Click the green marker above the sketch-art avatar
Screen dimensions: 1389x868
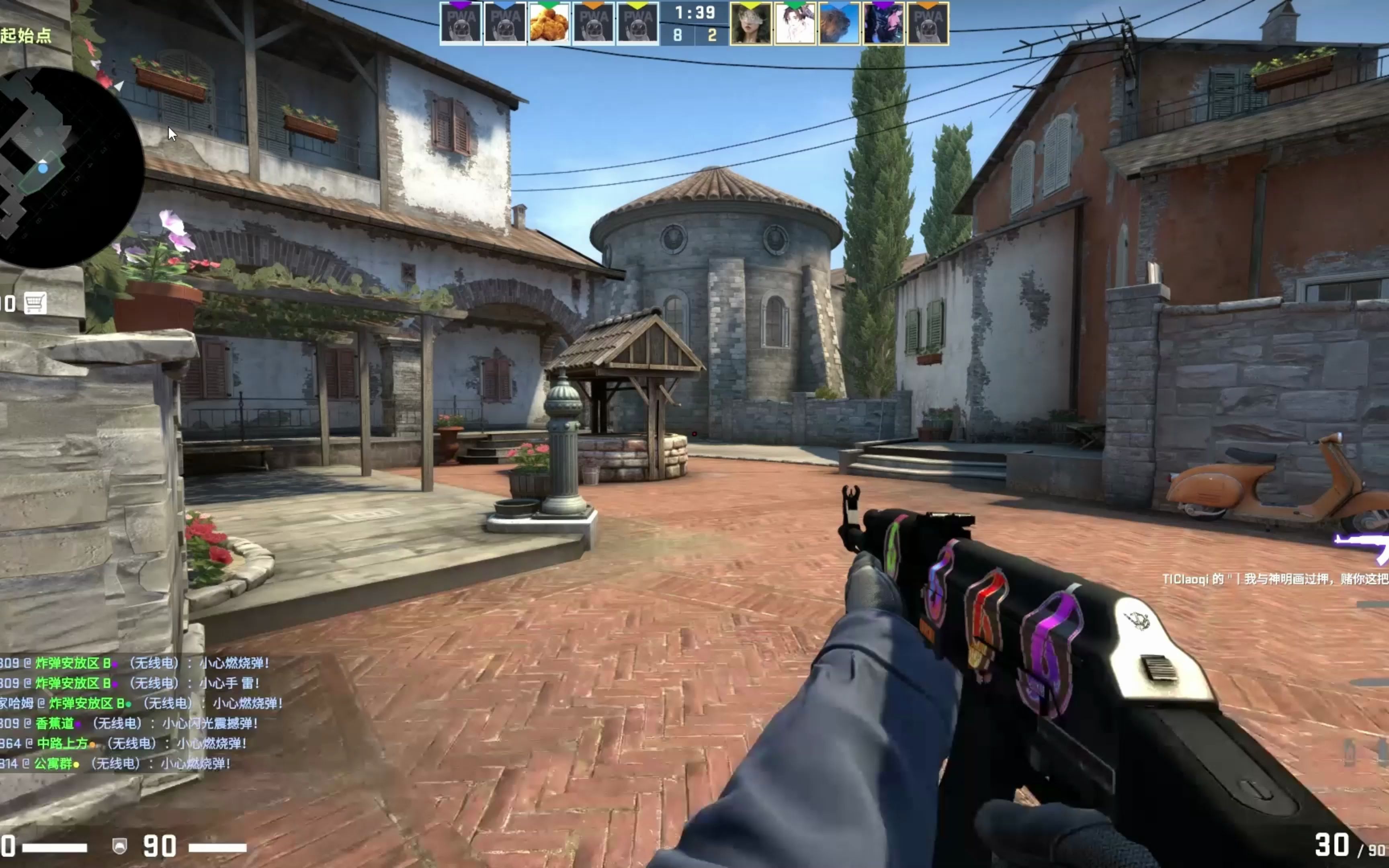[795, 4]
